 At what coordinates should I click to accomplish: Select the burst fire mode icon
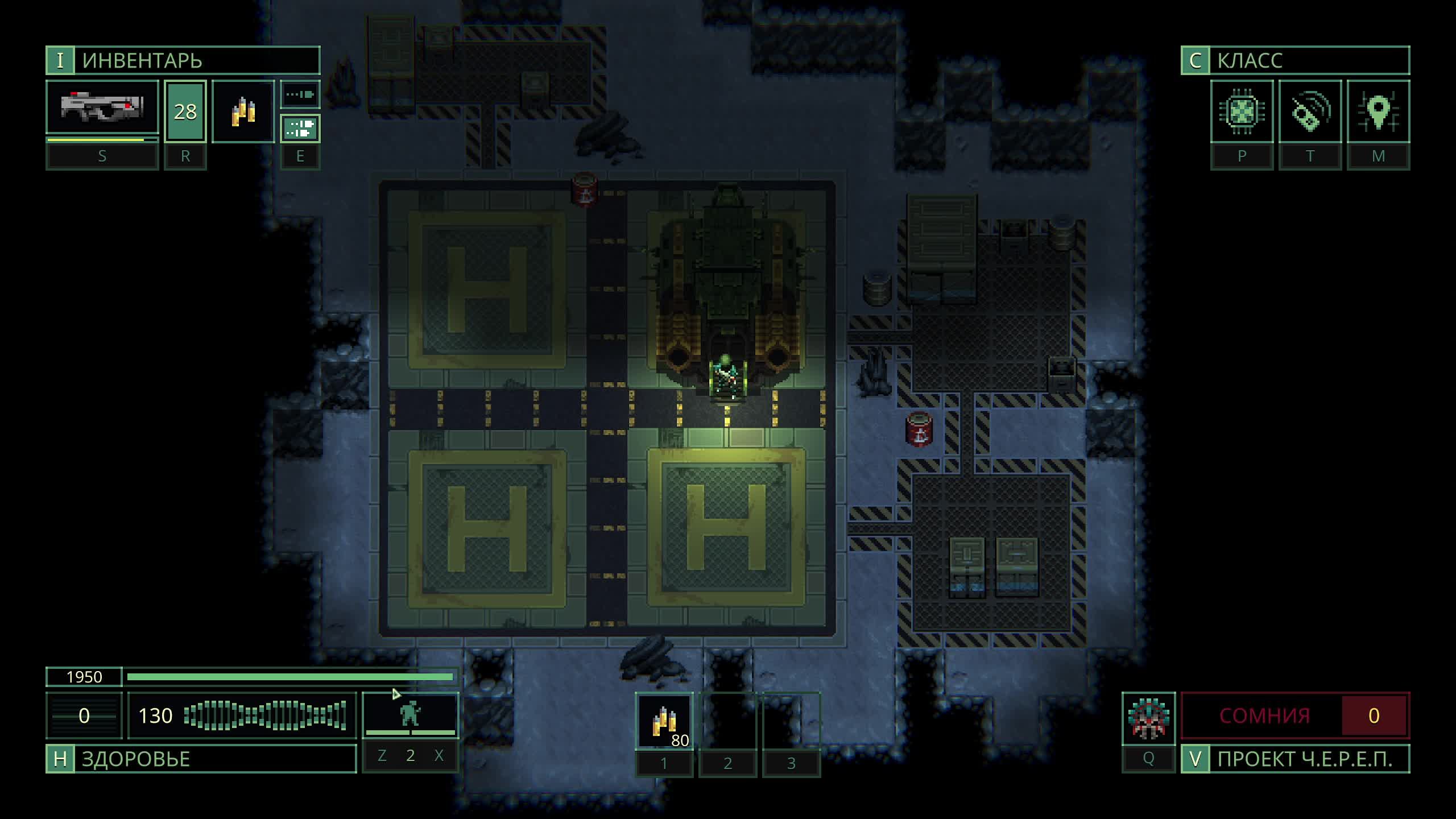(300, 129)
